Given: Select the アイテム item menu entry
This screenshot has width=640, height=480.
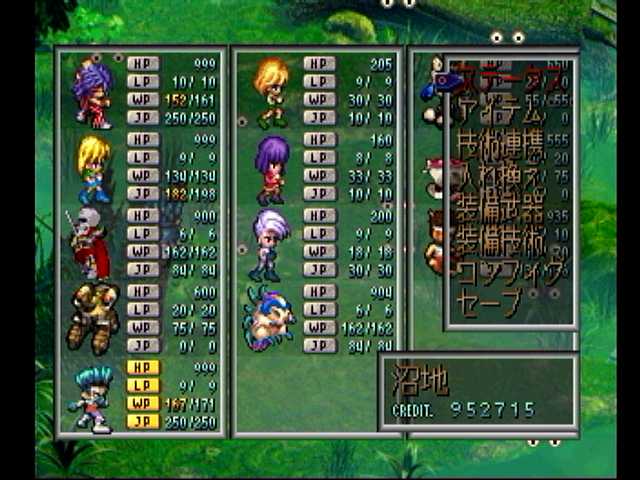Looking at the screenshot, I should 500,108.
